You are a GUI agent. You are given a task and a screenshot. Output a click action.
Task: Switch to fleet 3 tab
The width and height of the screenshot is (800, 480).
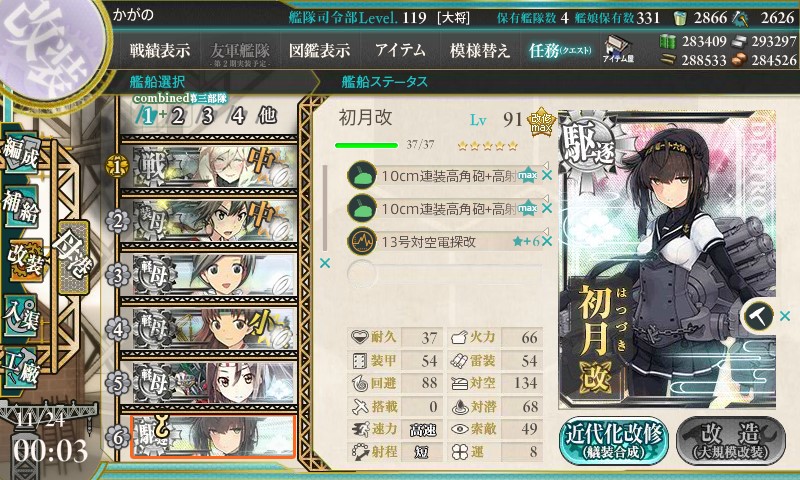[x=208, y=114]
